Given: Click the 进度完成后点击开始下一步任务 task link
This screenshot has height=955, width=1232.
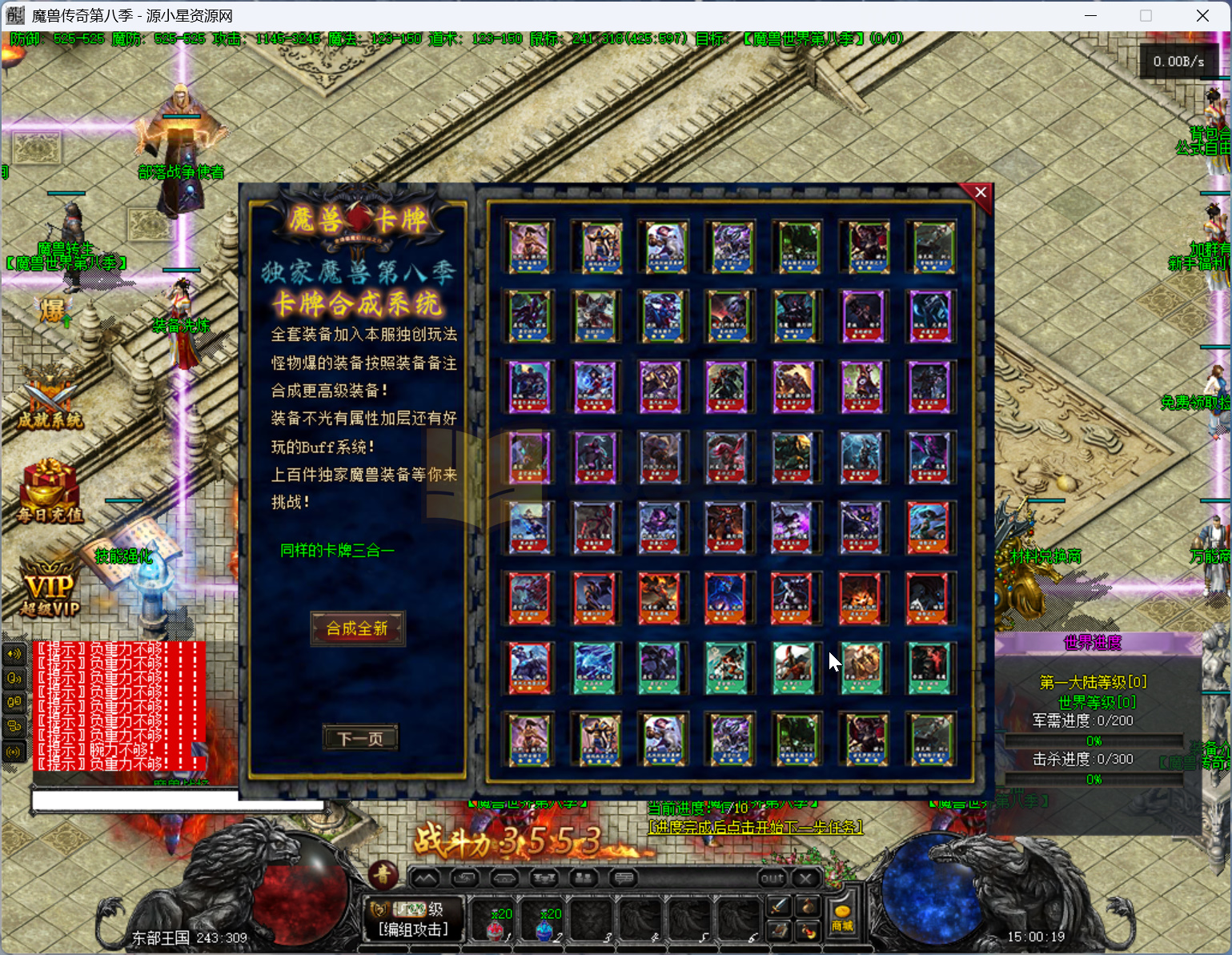Looking at the screenshot, I should (753, 827).
